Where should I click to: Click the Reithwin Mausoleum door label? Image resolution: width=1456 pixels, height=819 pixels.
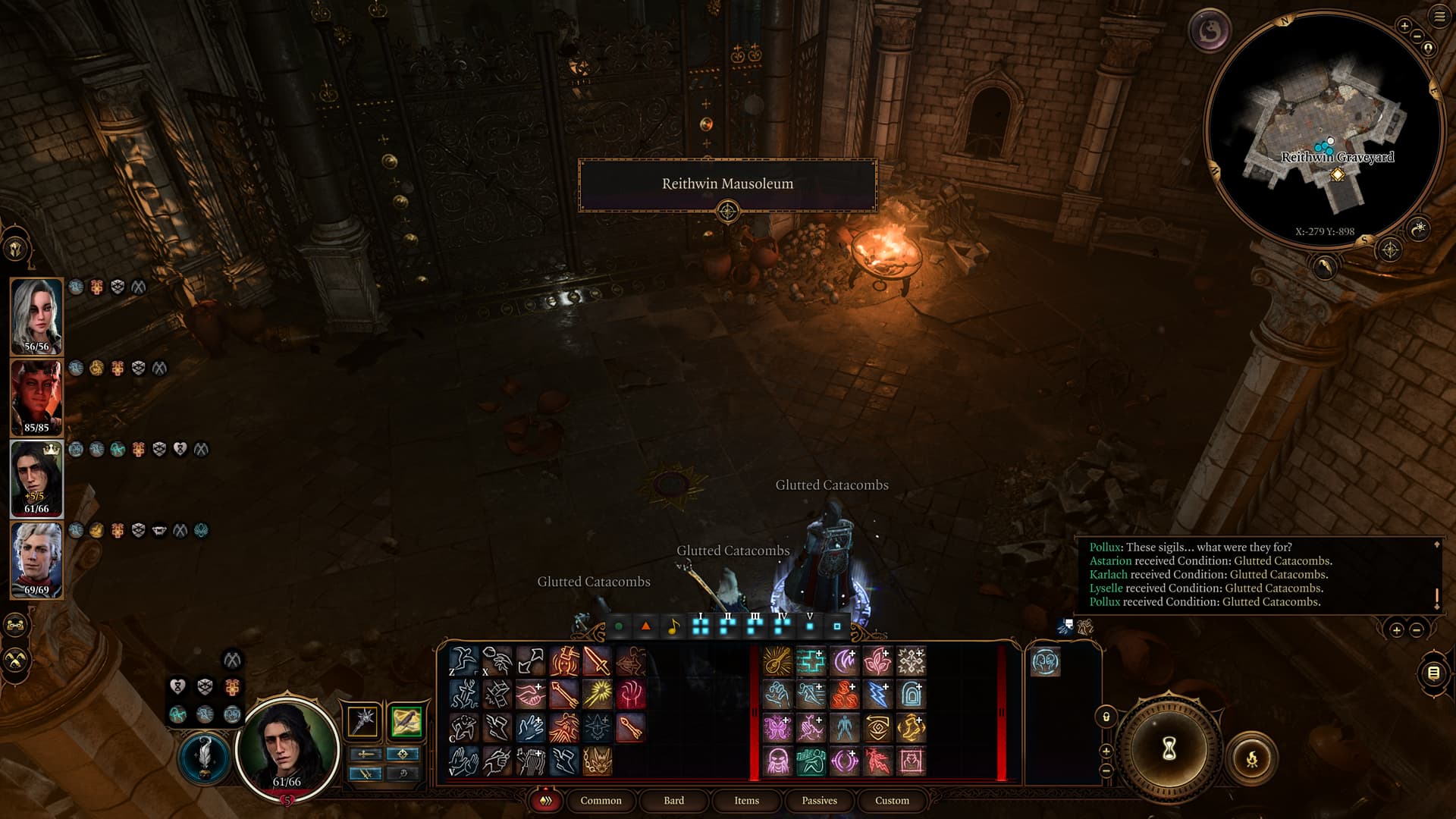727,184
